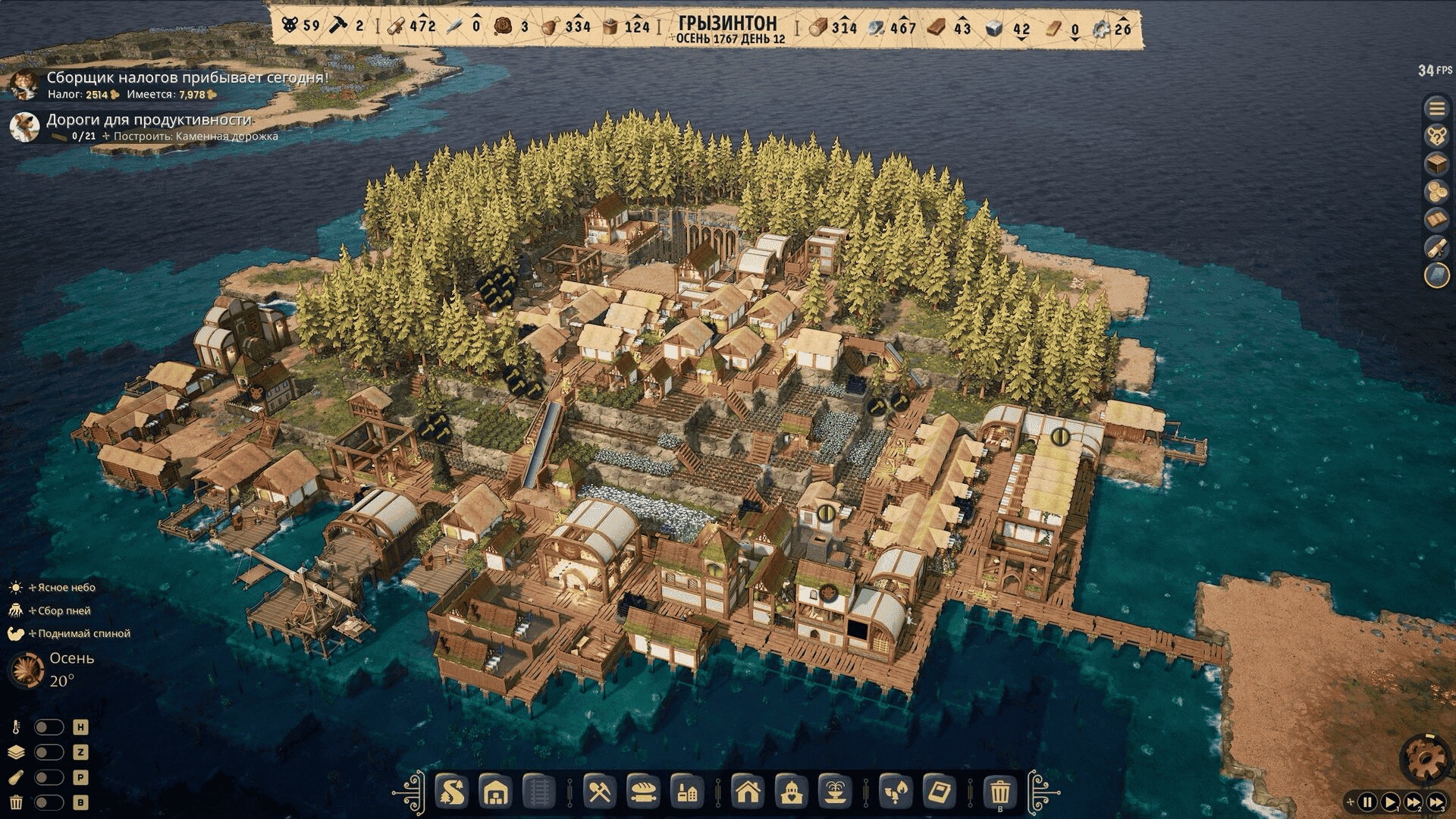Select the heart building services category
This screenshot has height=819, width=1456.
point(791,793)
